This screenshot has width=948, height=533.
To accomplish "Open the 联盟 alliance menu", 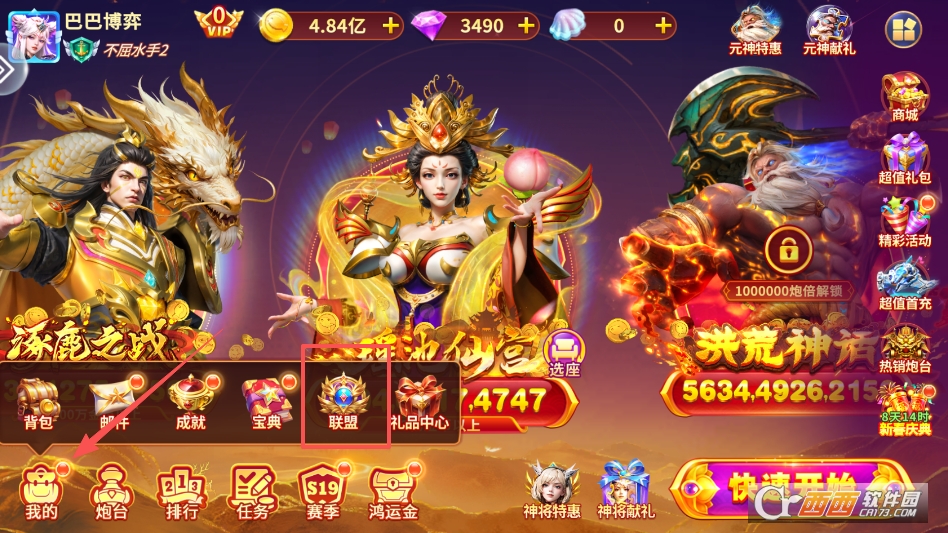I will pos(344,403).
